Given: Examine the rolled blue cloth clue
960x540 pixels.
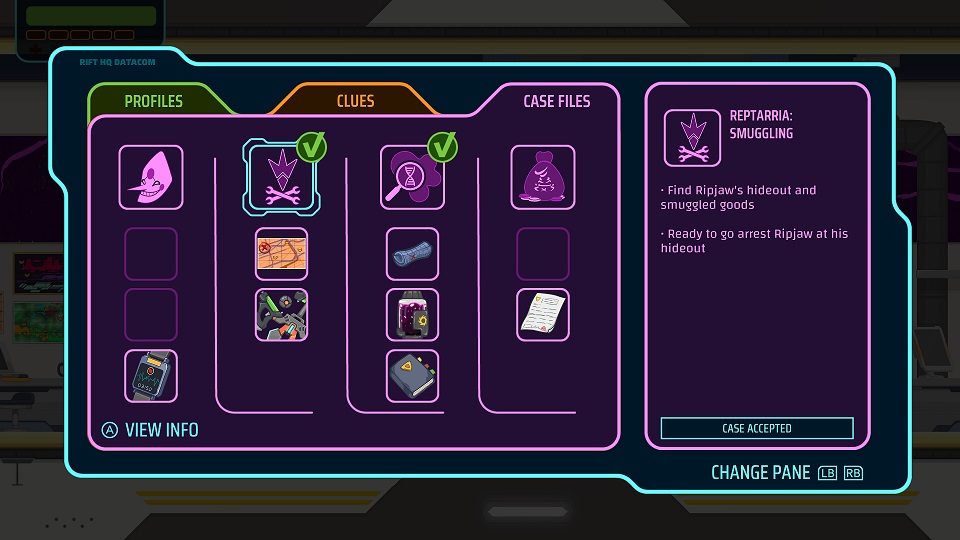Looking at the screenshot, I should point(412,253).
